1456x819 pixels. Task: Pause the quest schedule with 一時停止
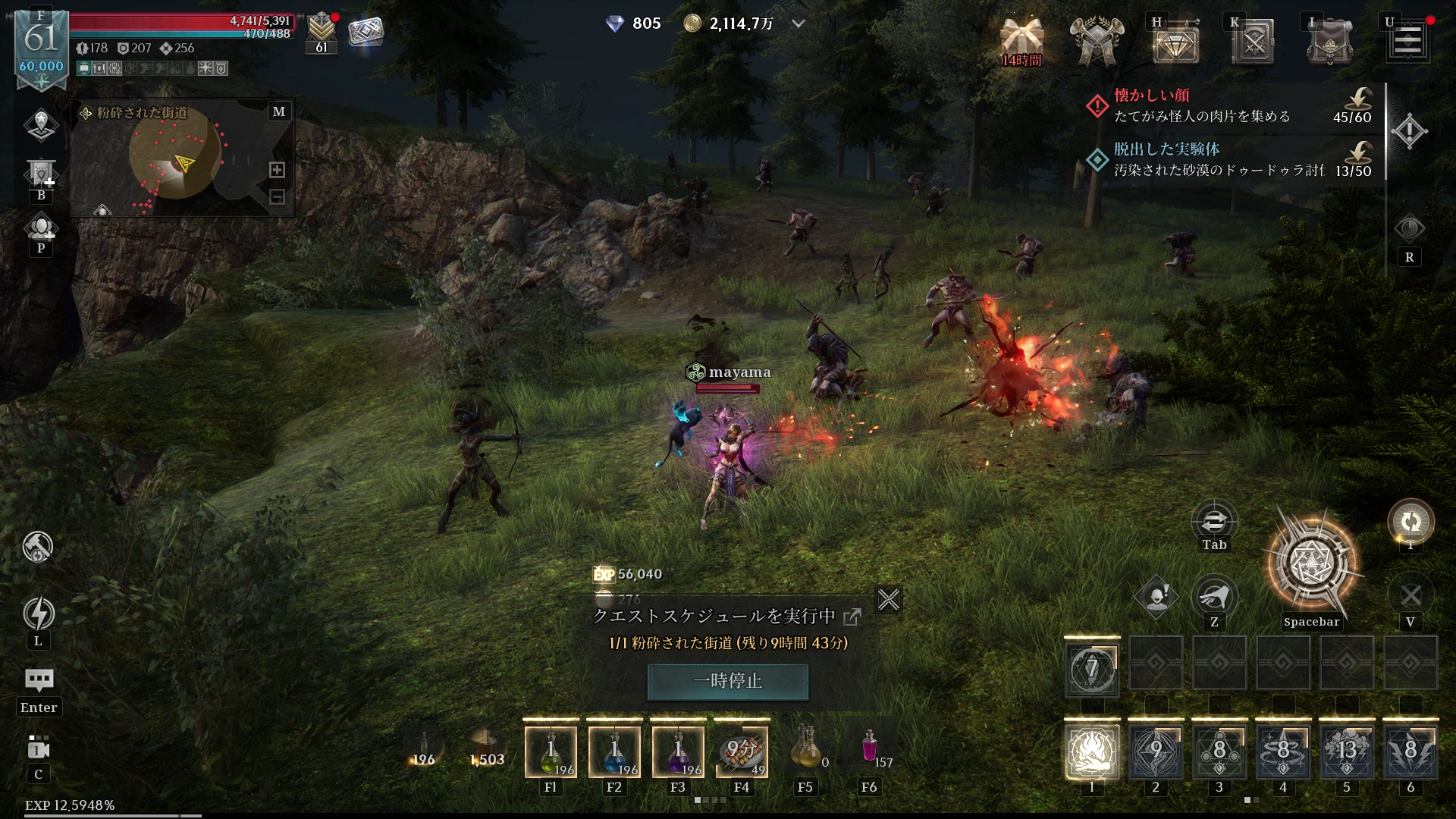point(727,681)
